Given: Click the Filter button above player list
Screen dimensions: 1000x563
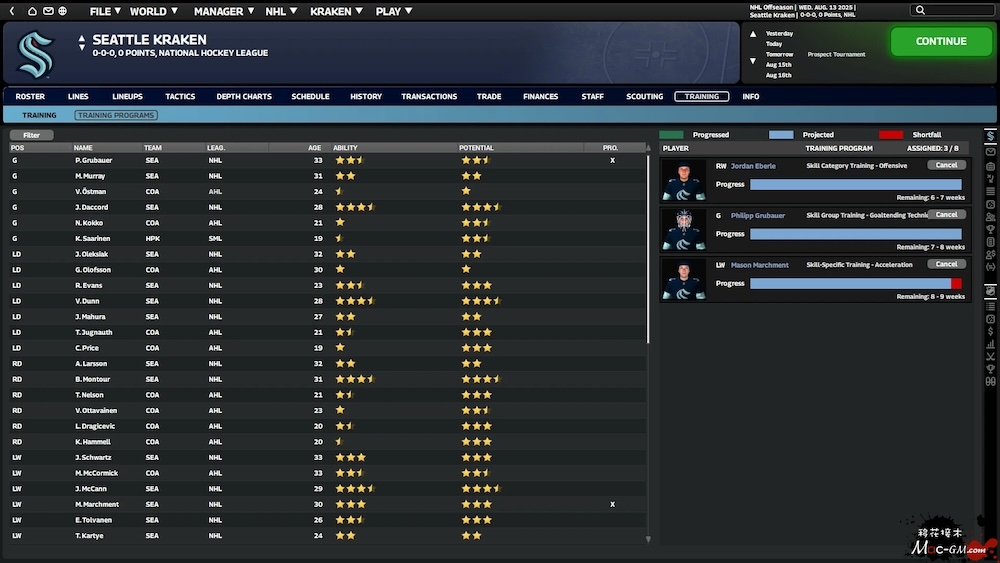Looking at the screenshot, I should click(x=32, y=135).
